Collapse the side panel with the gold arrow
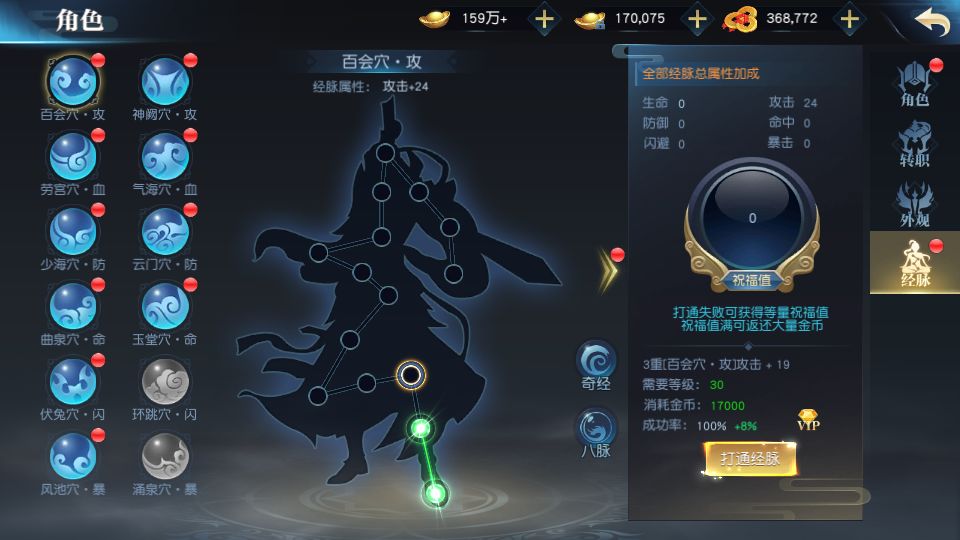 [x=607, y=268]
